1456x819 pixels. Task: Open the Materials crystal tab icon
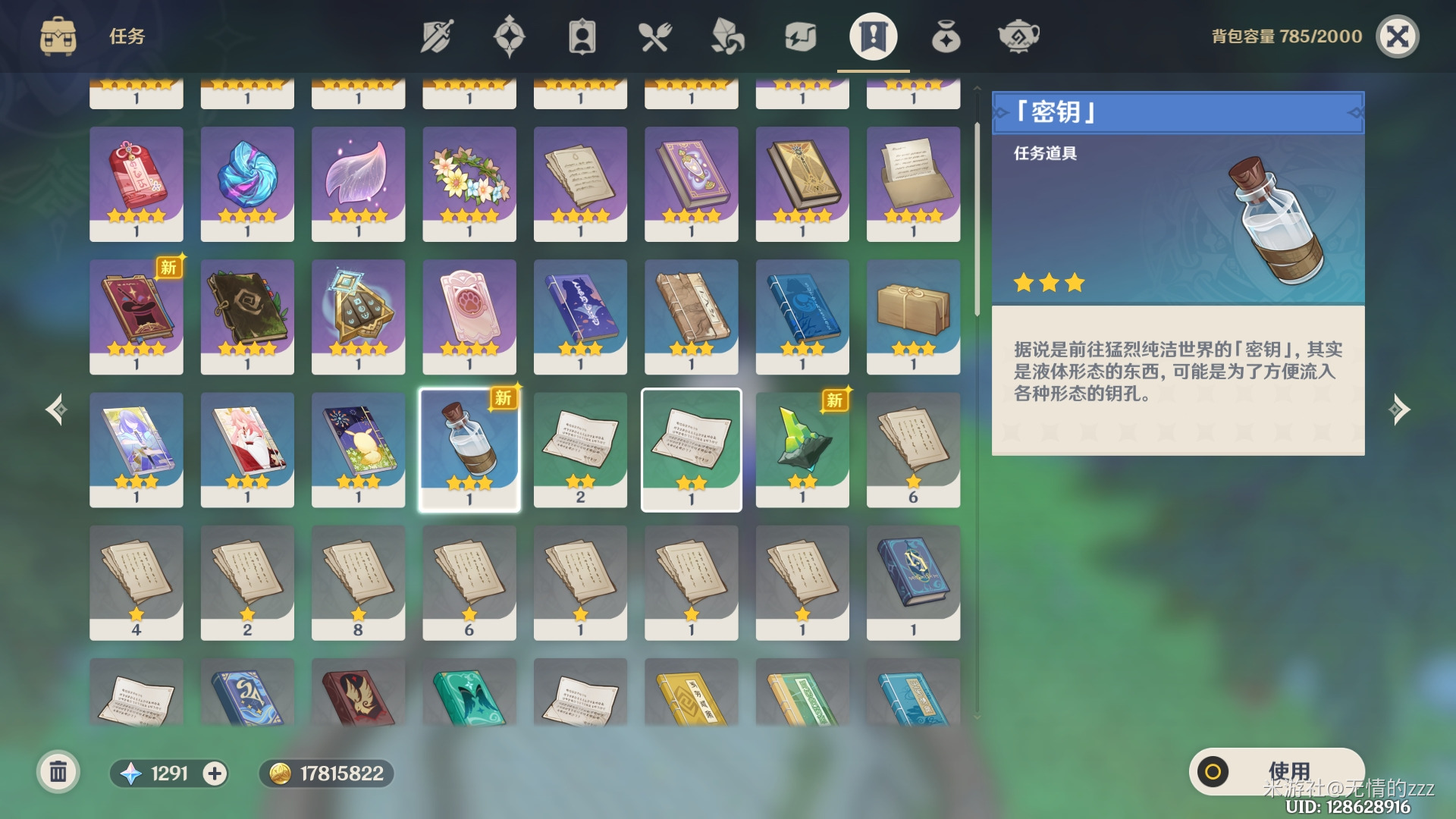(726, 36)
